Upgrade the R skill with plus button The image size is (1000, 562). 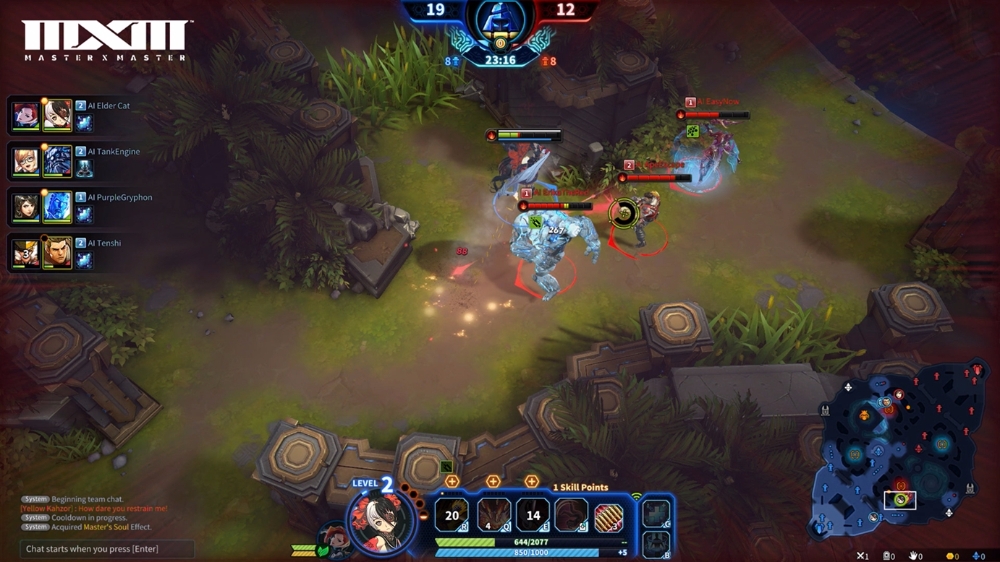click(452, 482)
